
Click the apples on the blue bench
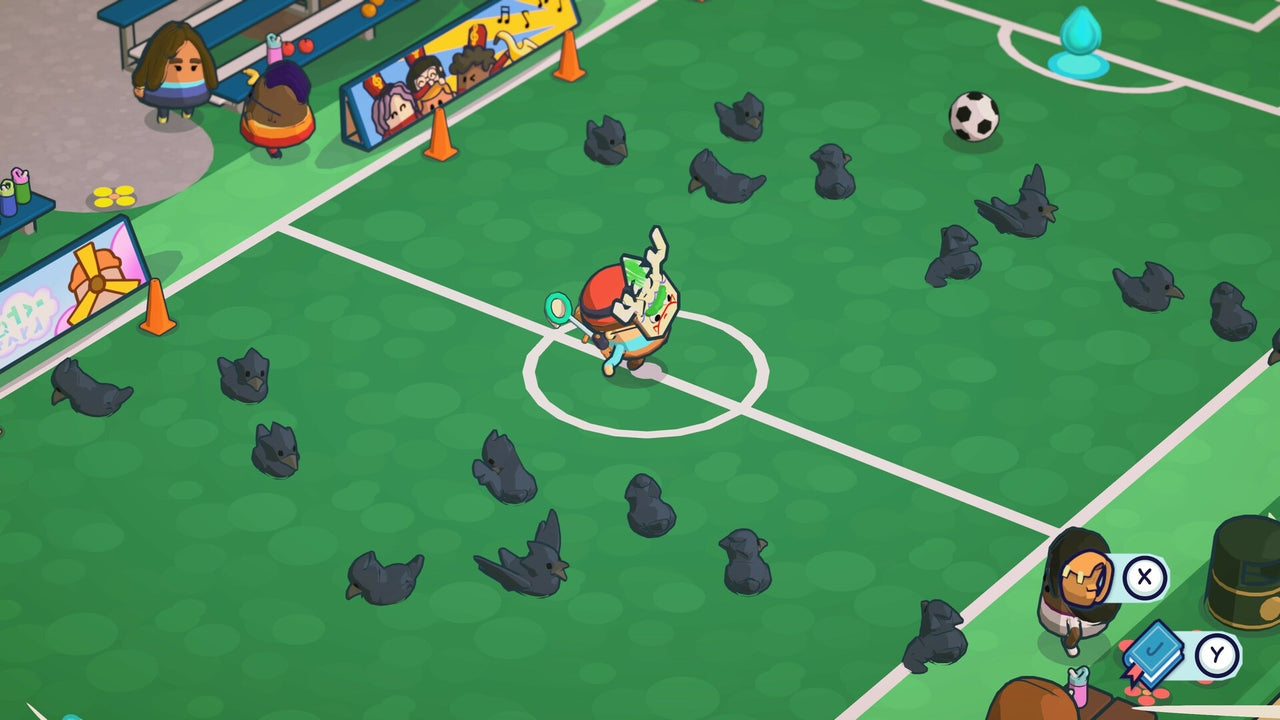pos(300,47)
